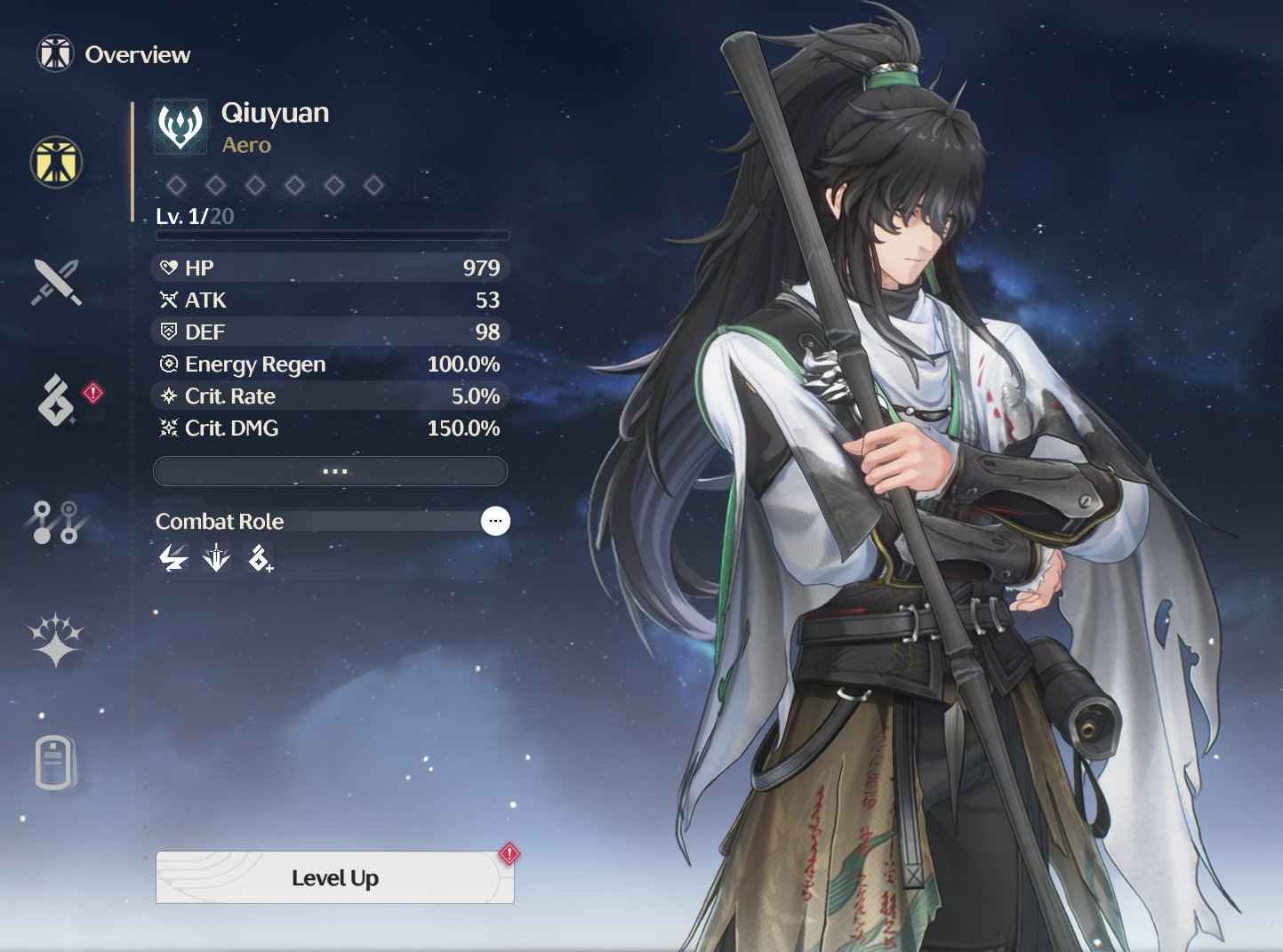The width and height of the screenshot is (1283, 952).
Task: Select the first ascension diamond under Aero
Action: click(x=176, y=184)
